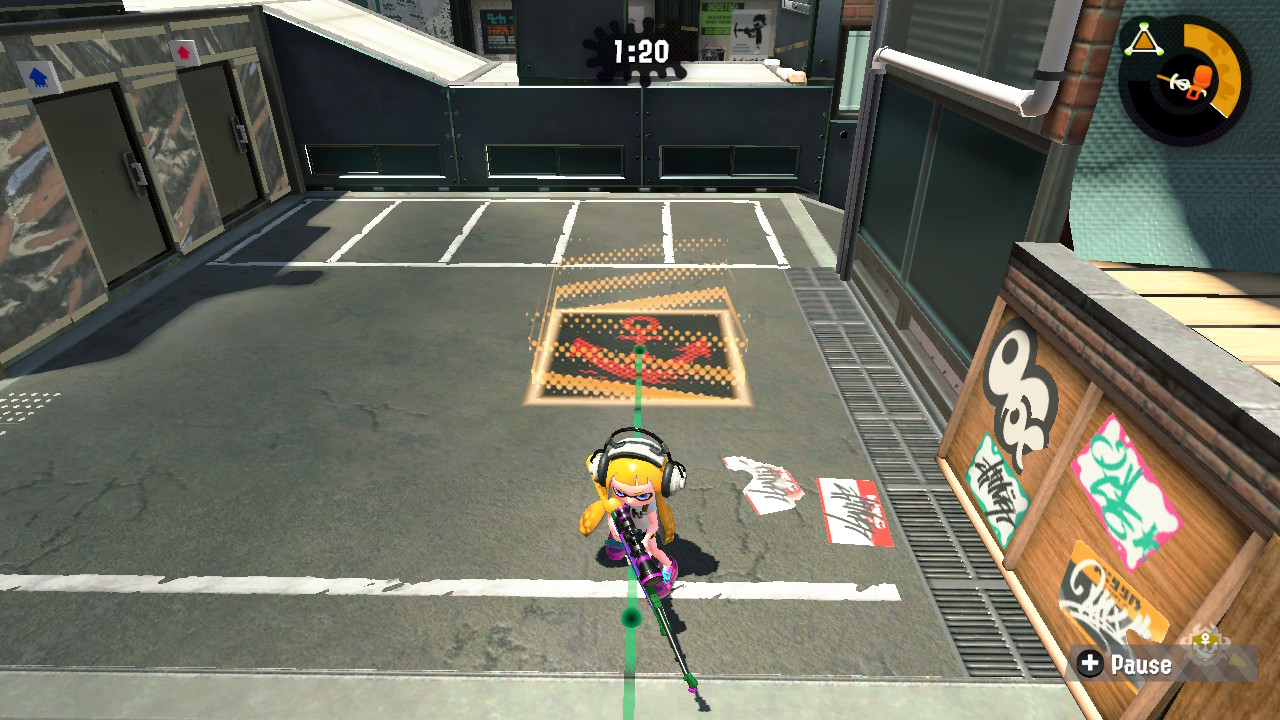Select the triangle special weapon icon
Screen dimensions: 1280x720
pos(1146,39)
